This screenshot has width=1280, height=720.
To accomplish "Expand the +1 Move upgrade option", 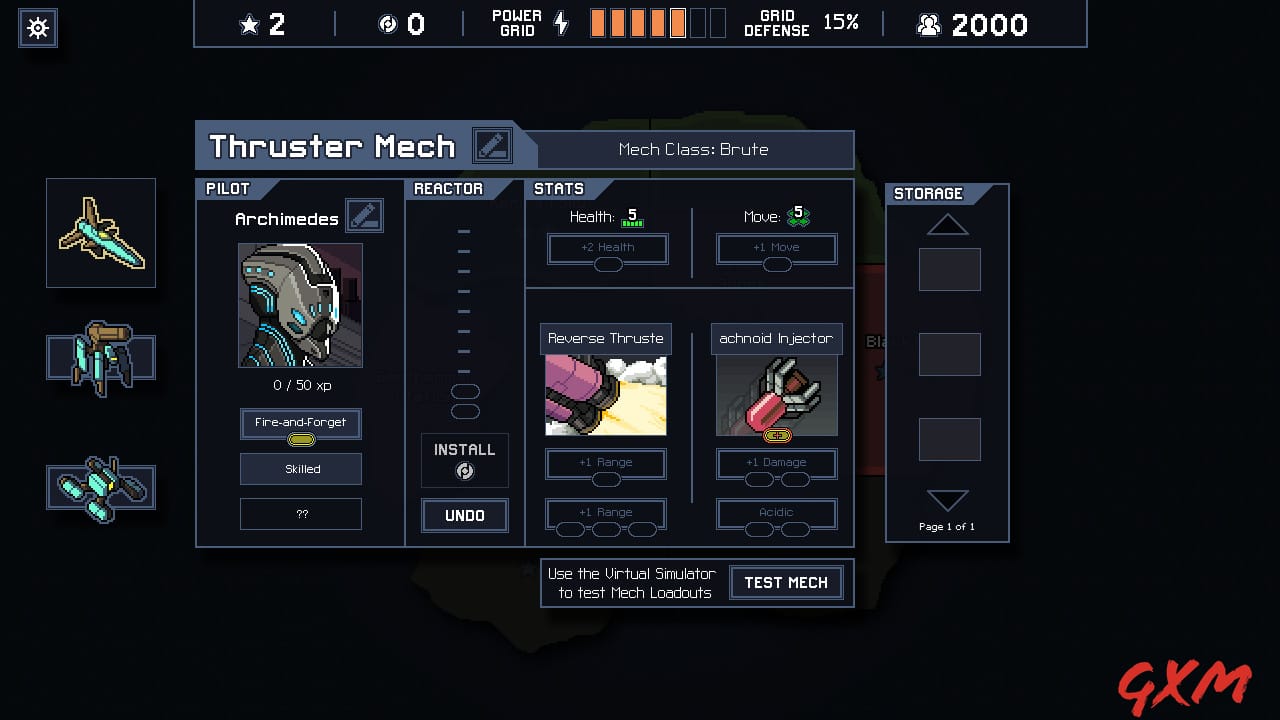I will coord(777,248).
